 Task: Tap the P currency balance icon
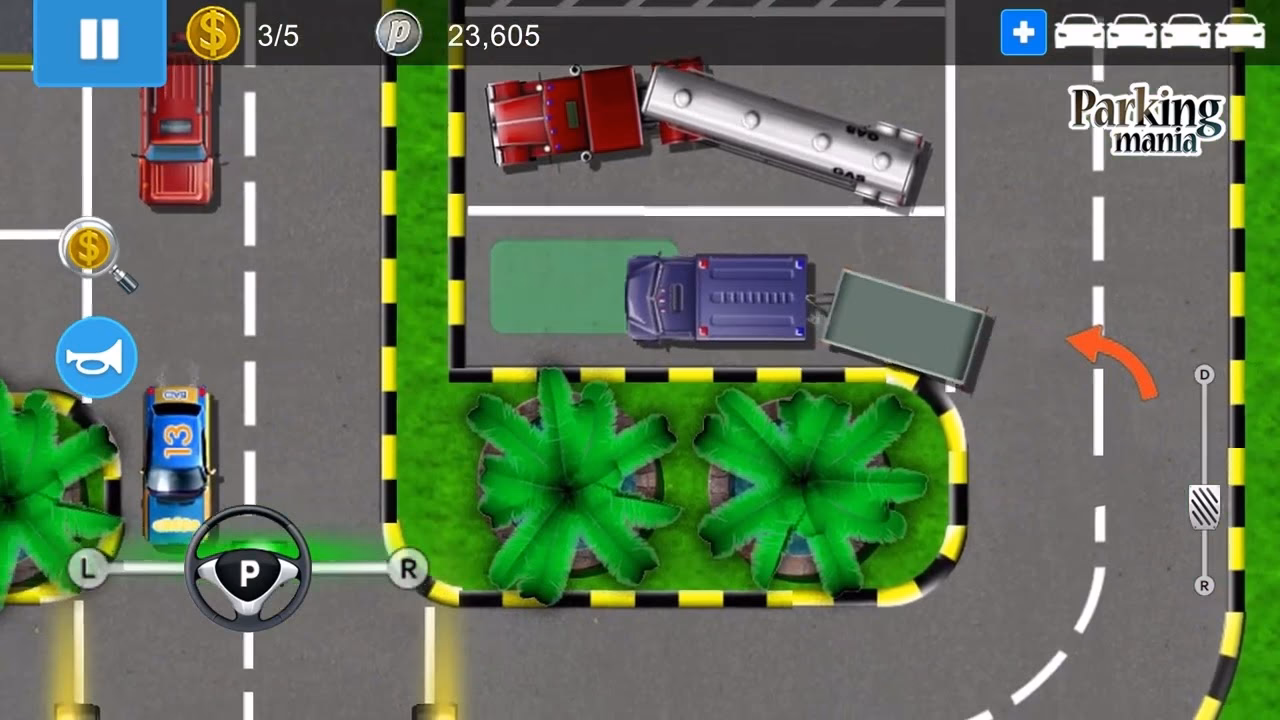coord(399,33)
